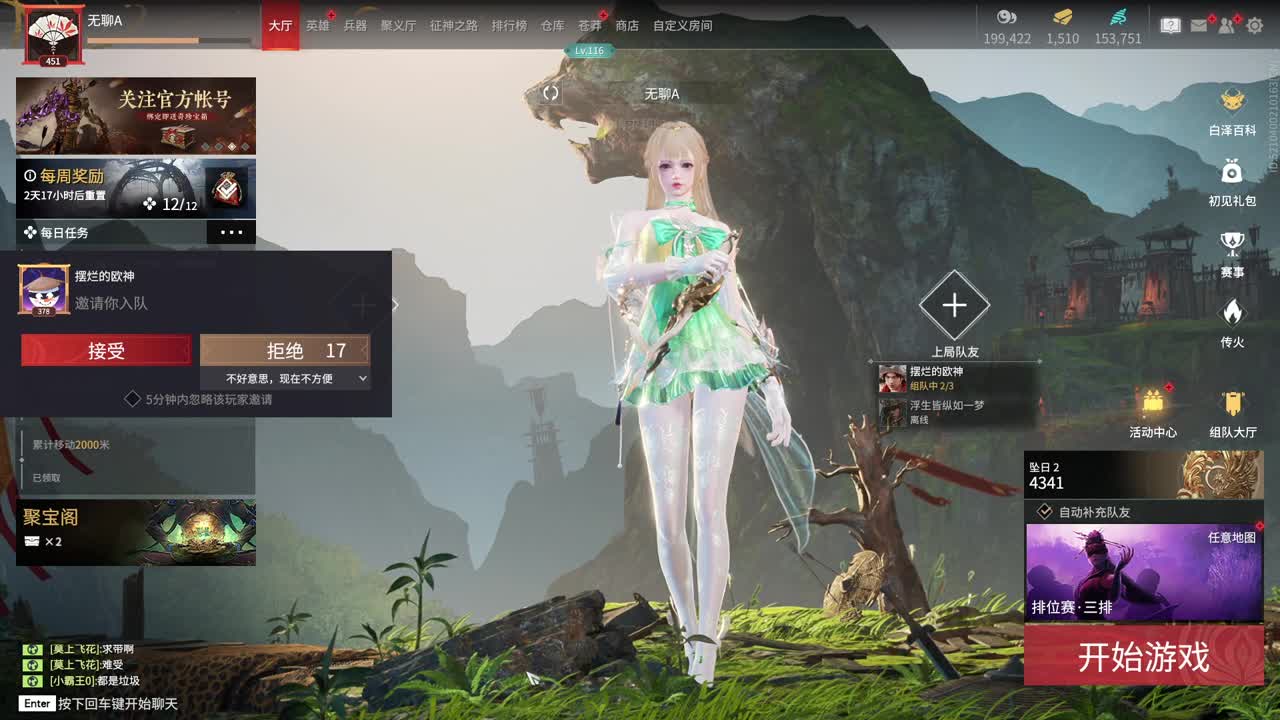This screenshot has width=1280, height=720.
Task: Open 组队大厅 team lobby
Action: point(1233,413)
